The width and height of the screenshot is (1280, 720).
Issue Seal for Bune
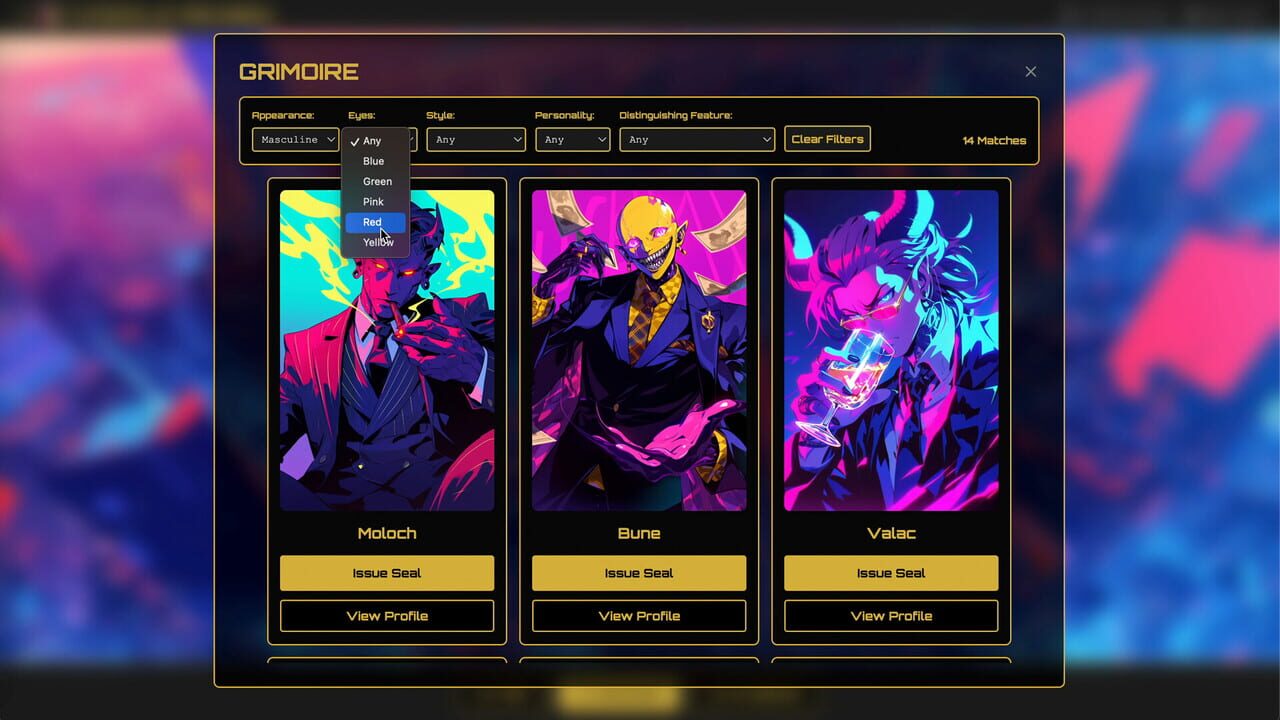(x=639, y=572)
